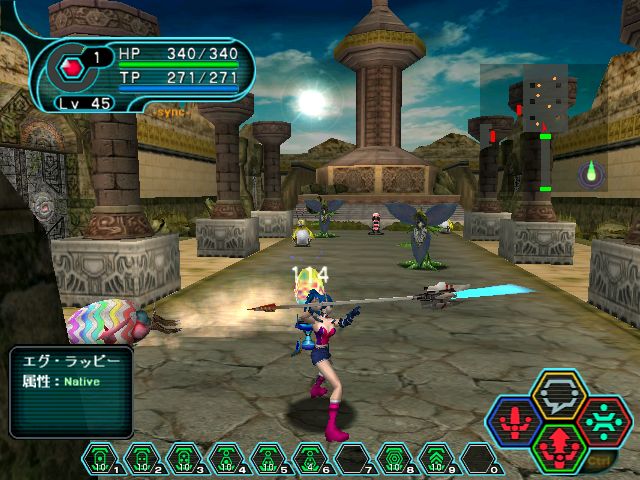Use the ring-shaped icon in slot 8
640x480 pixels.
[x=395, y=459]
